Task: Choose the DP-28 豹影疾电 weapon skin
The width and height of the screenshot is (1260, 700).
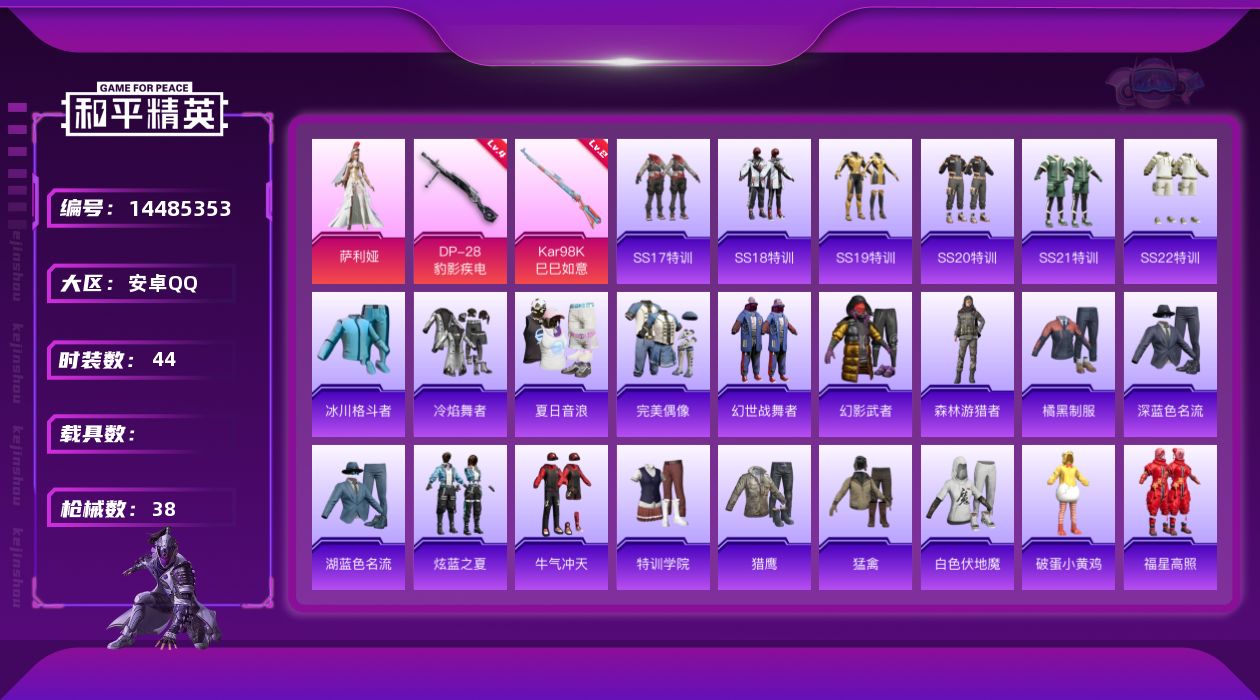Action: click(x=460, y=210)
